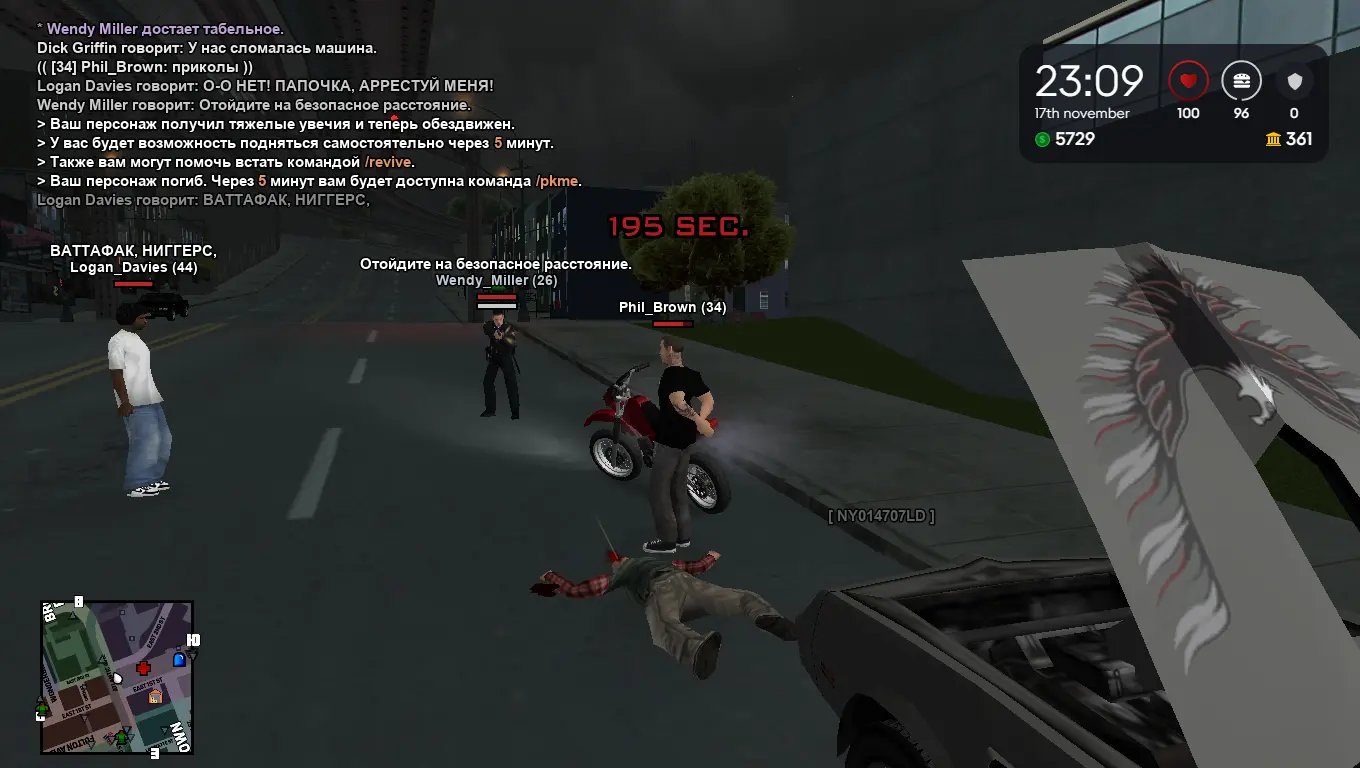Click the NY014707LD license plate tag
1360x768 pixels.
click(881, 518)
